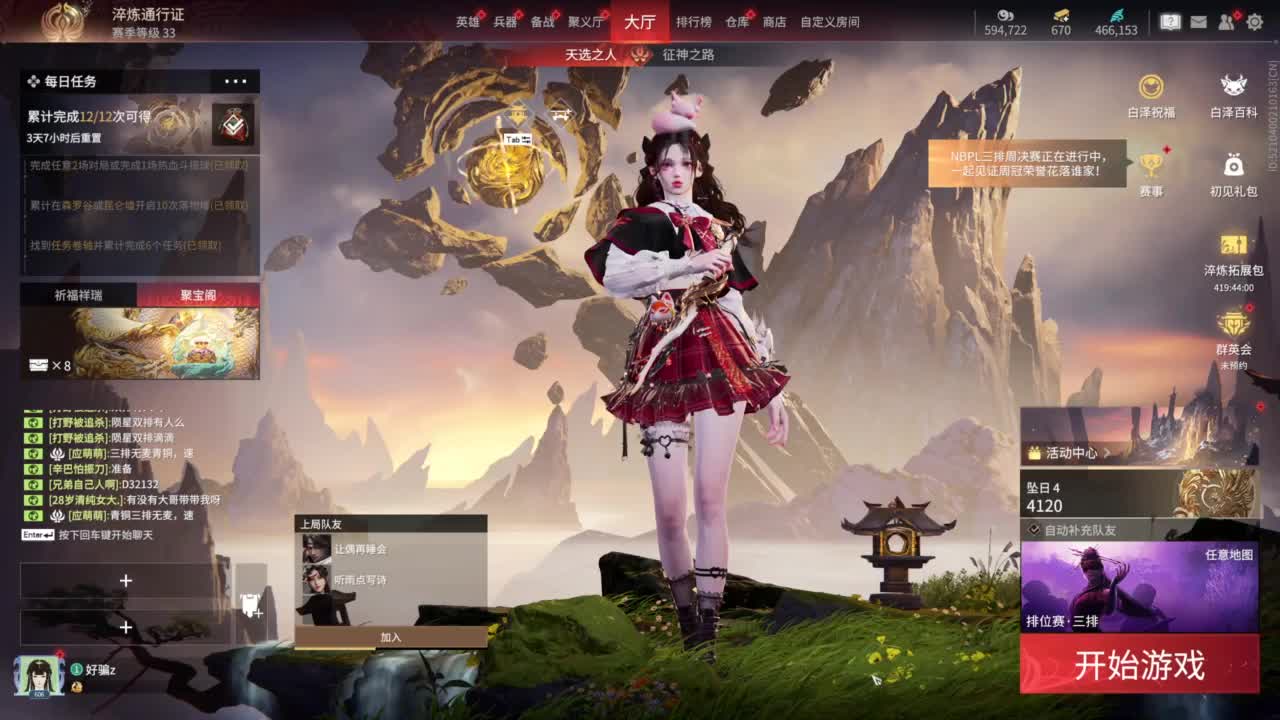
Task: Open the settings gear icon
Action: tap(1257, 20)
